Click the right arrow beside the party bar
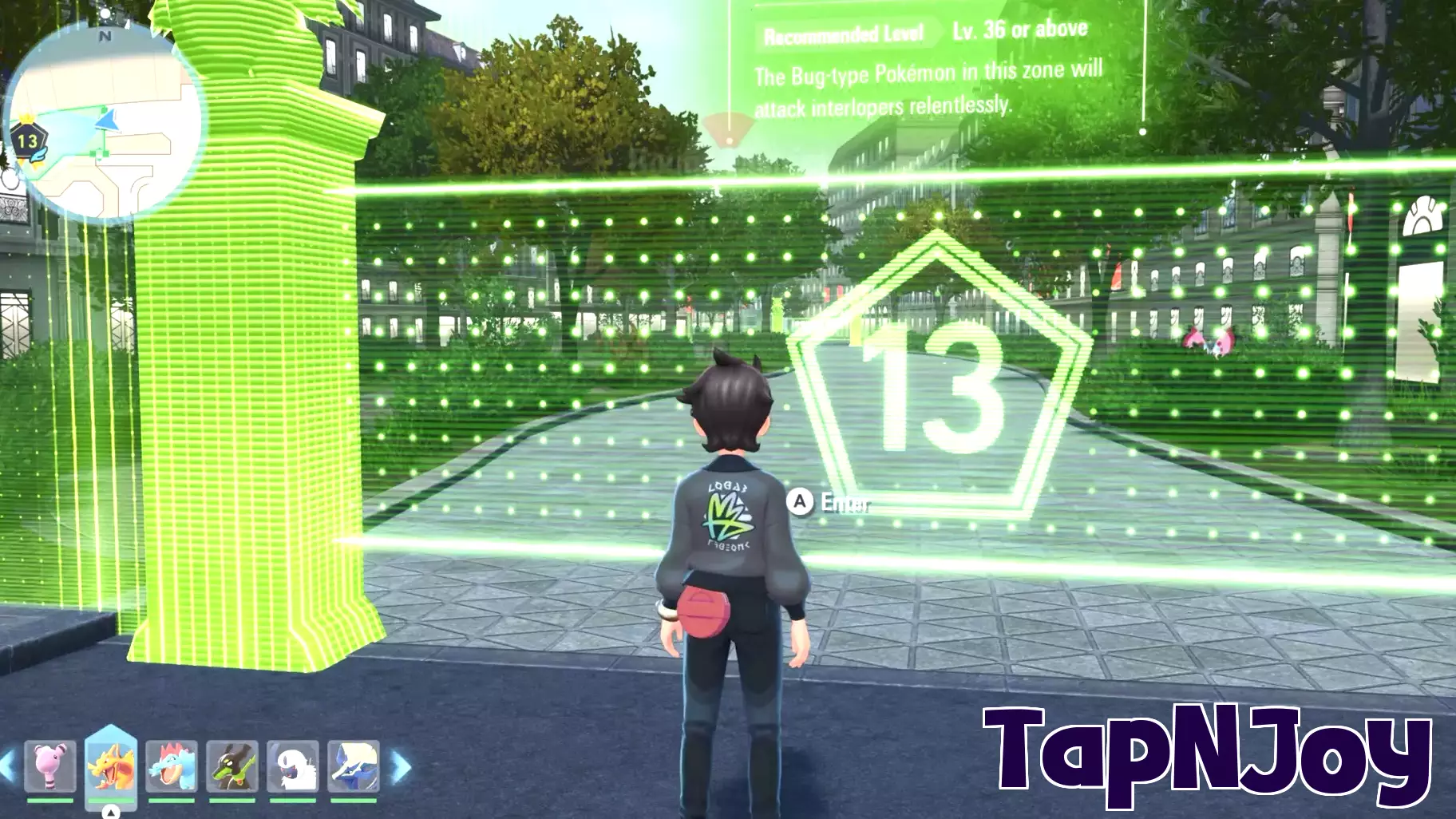 click(402, 767)
